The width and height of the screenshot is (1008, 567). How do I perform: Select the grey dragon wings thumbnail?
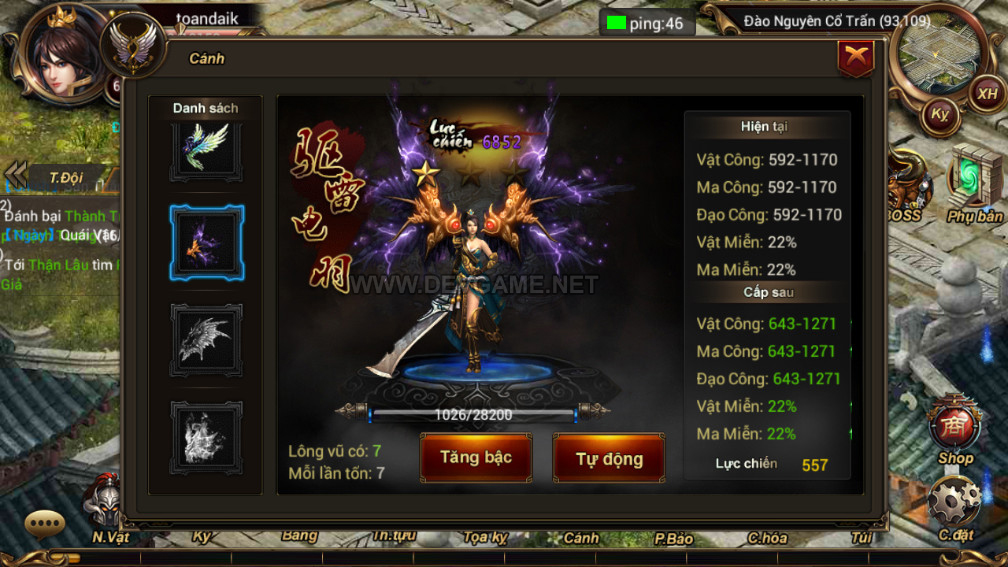click(x=206, y=339)
